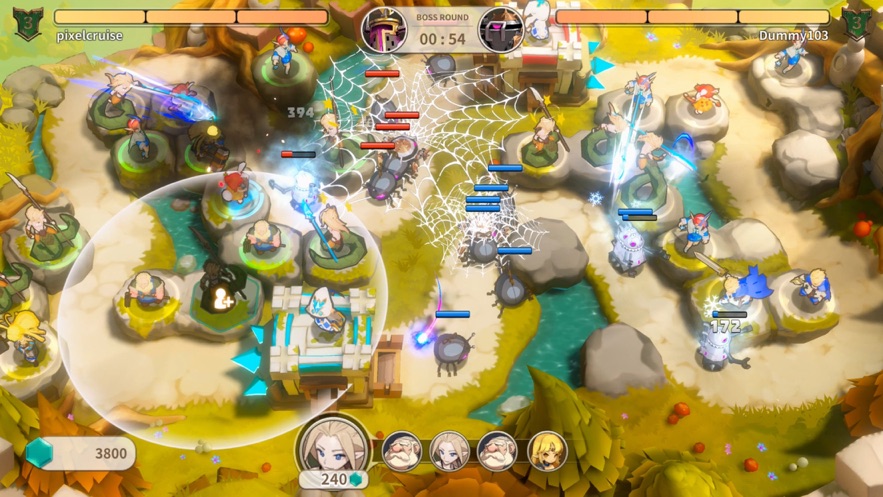
Task: Click pixelcruise's green crest emblem
Action: click(27, 22)
